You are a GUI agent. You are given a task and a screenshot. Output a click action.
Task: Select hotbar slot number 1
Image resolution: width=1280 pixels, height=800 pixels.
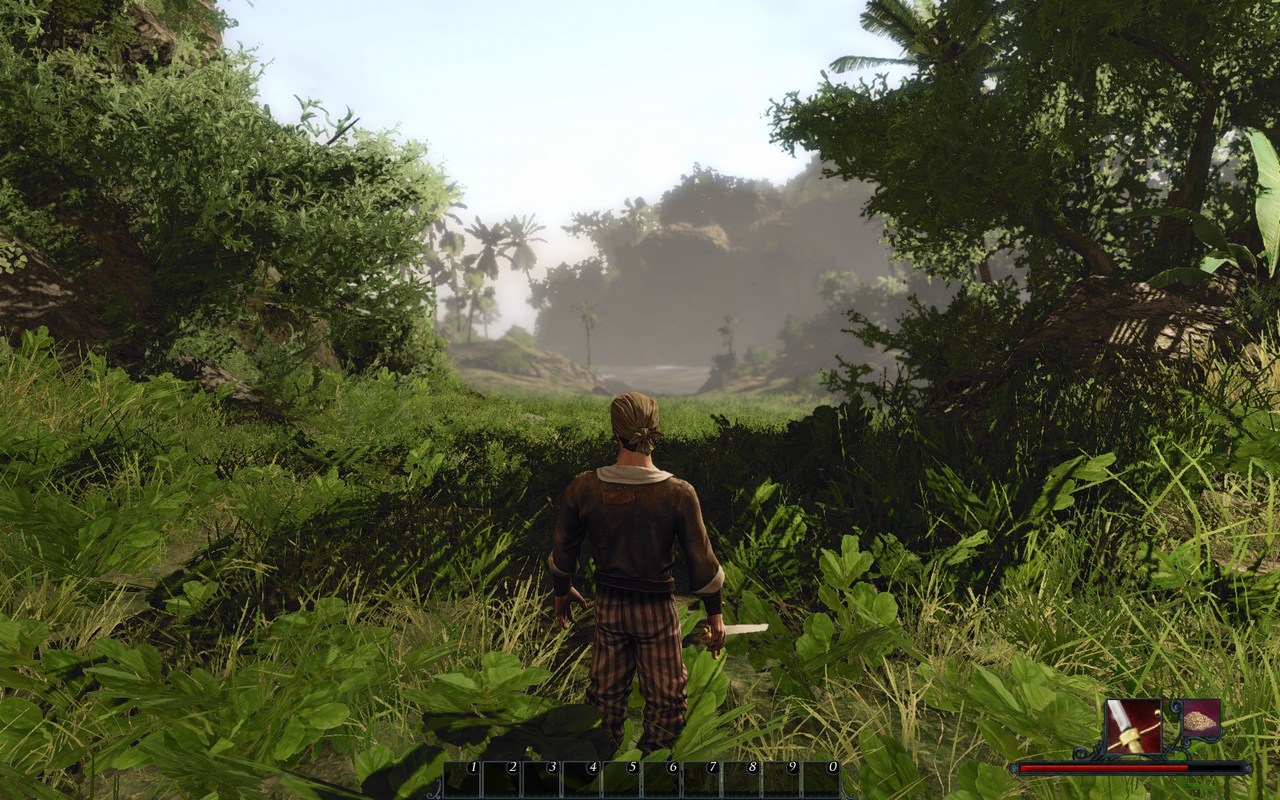462,780
